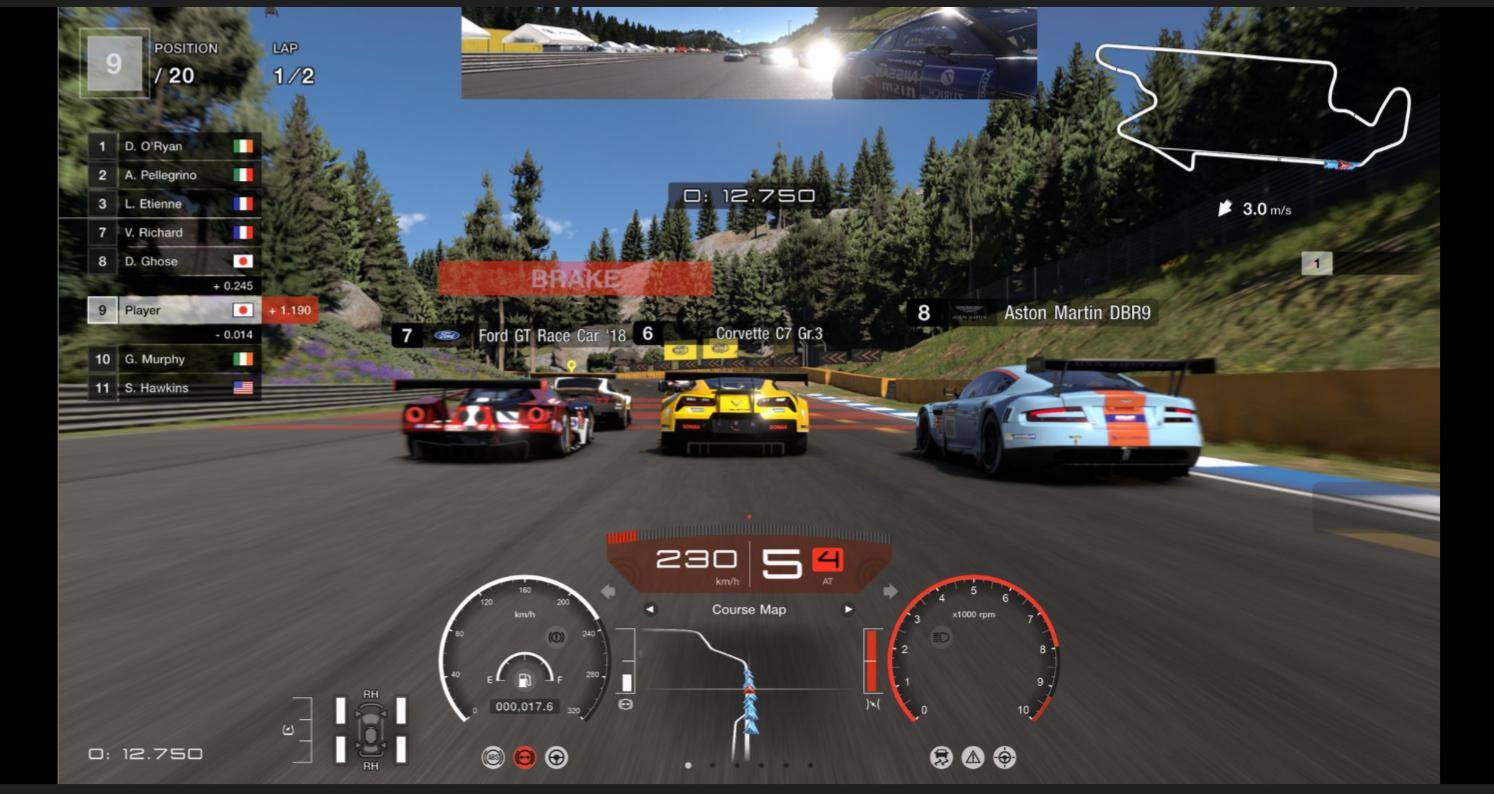The width and height of the screenshot is (1494, 794).
Task: Click the hazard warning triangle icon
Action: (x=973, y=758)
